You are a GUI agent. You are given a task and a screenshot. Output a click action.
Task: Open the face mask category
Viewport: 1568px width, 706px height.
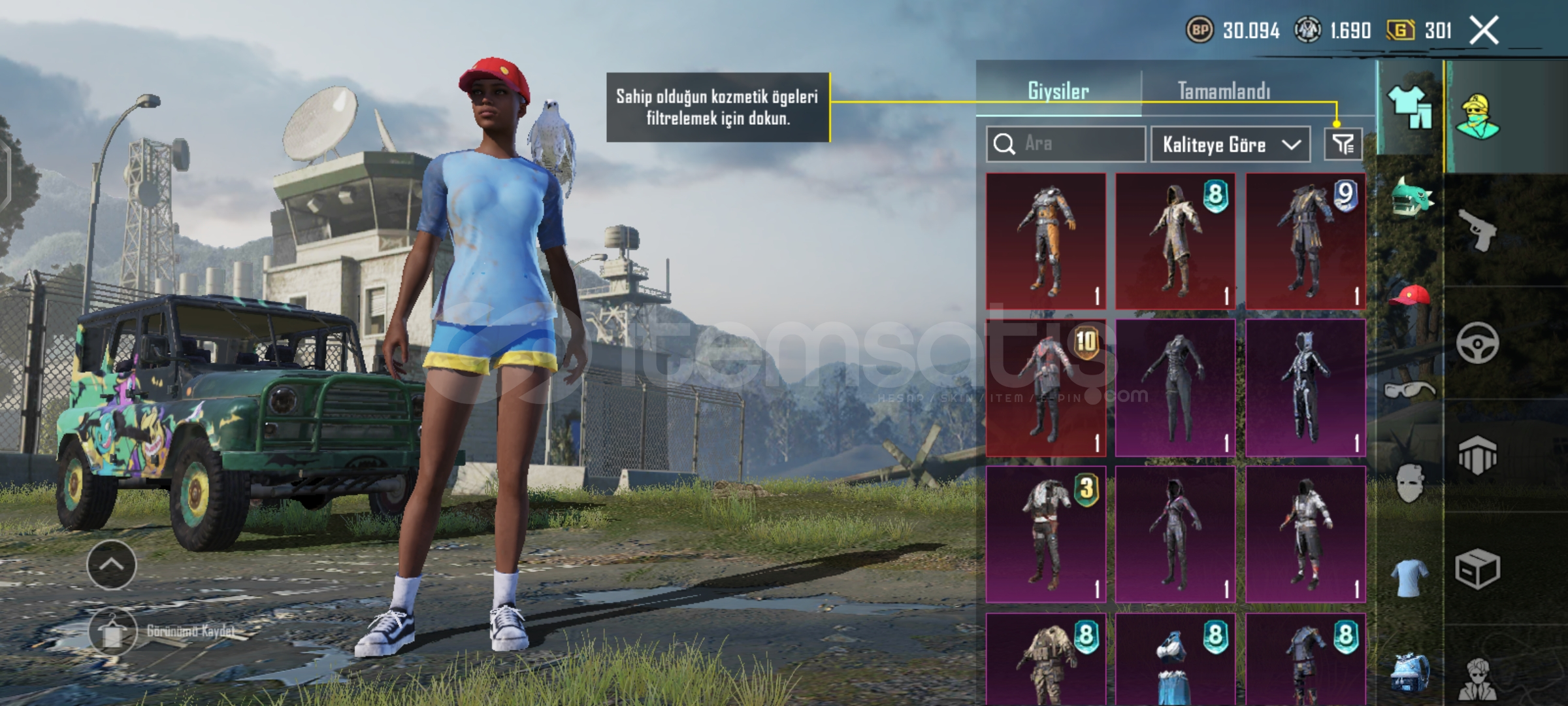coord(1410,482)
